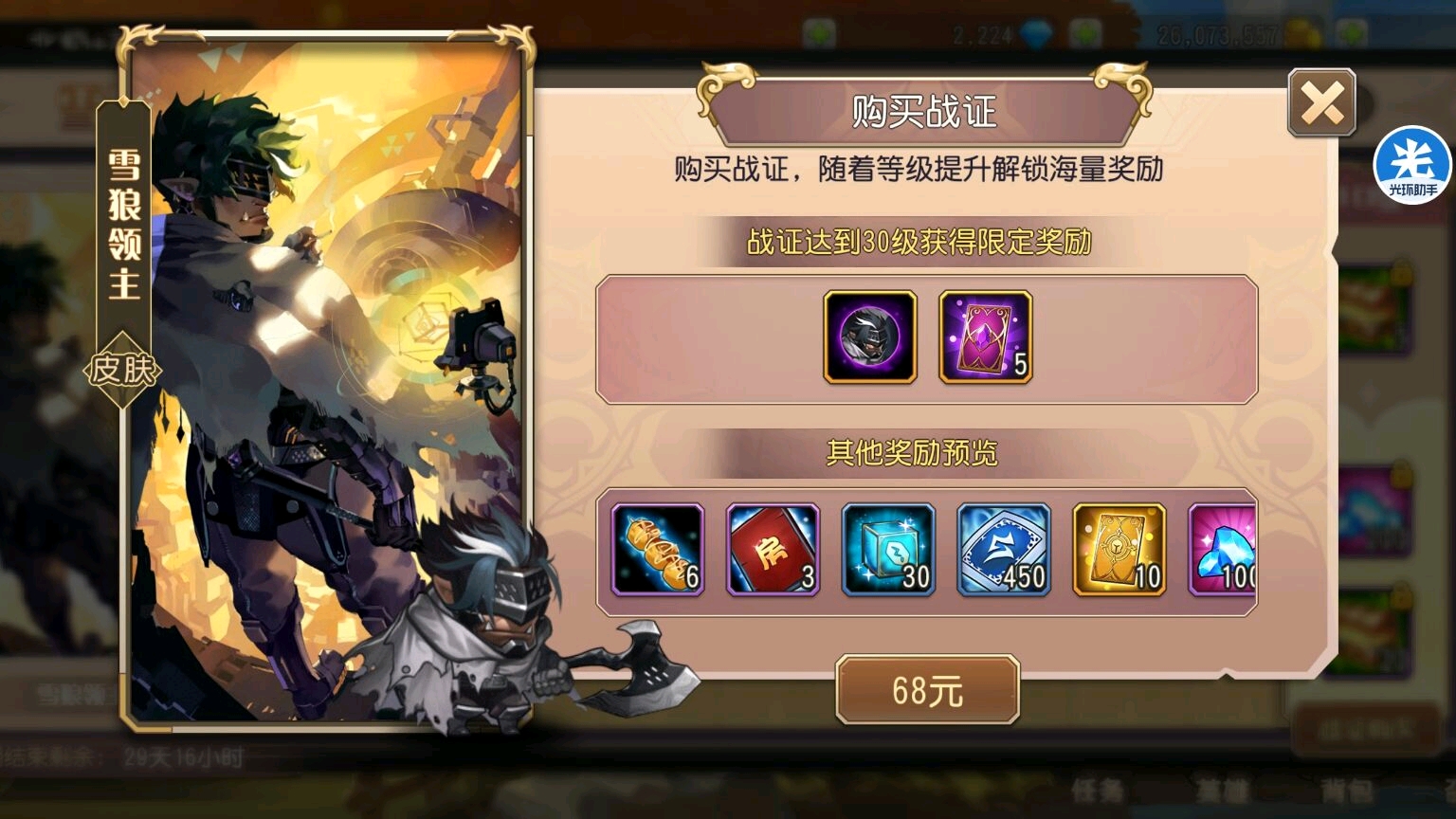Purchase the battle pass for 68元
Image resolution: width=1456 pixels, height=819 pixels.
tap(929, 689)
